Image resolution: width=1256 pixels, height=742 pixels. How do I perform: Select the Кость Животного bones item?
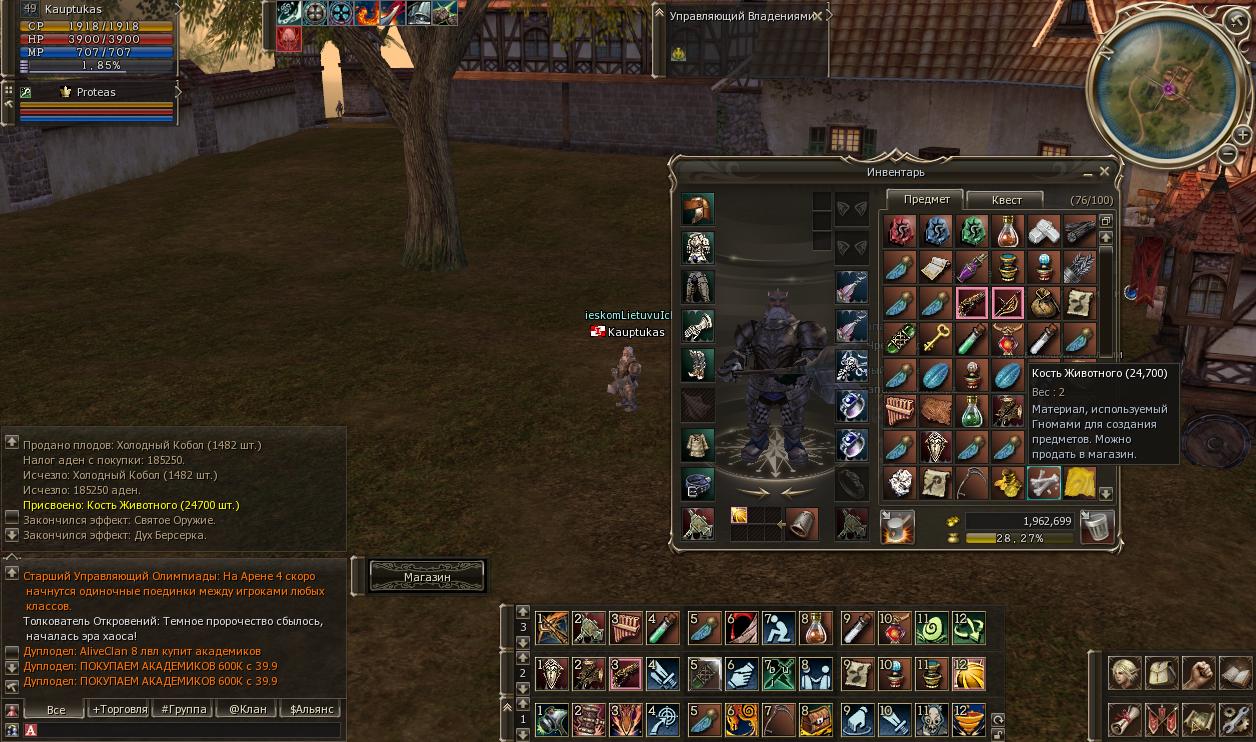1044,483
